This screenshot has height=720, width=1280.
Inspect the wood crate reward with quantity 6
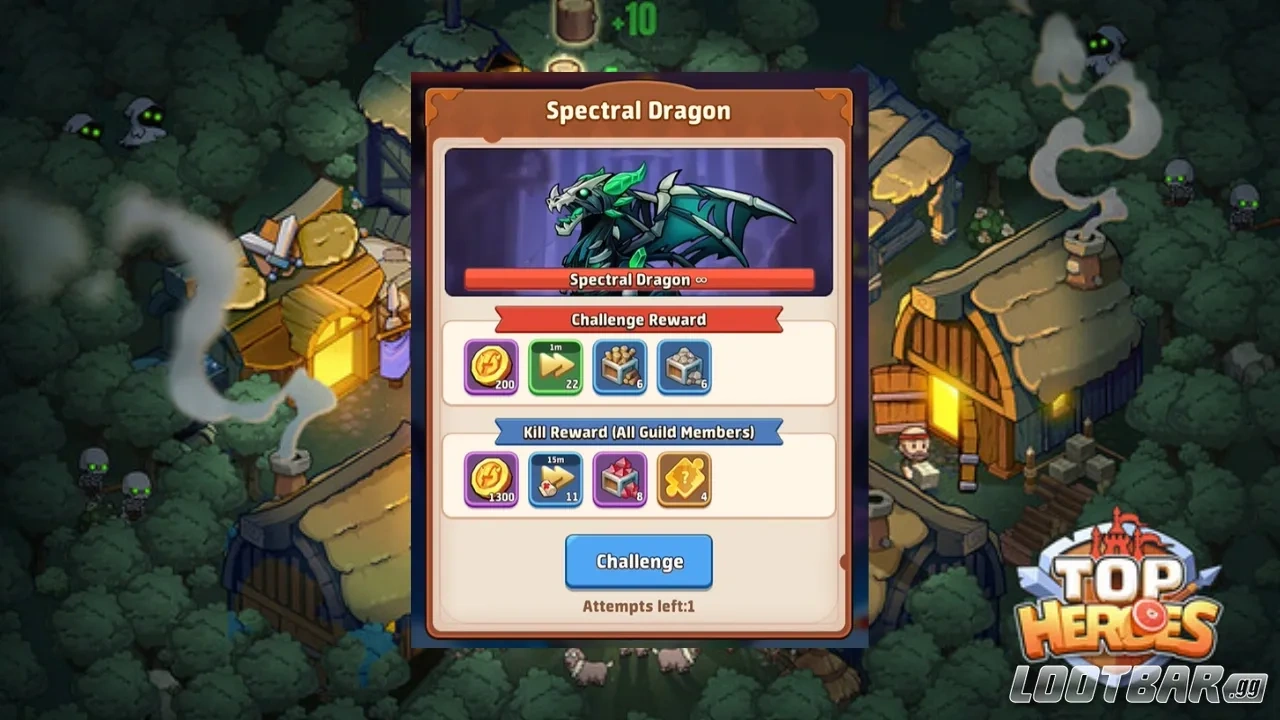pos(619,368)
